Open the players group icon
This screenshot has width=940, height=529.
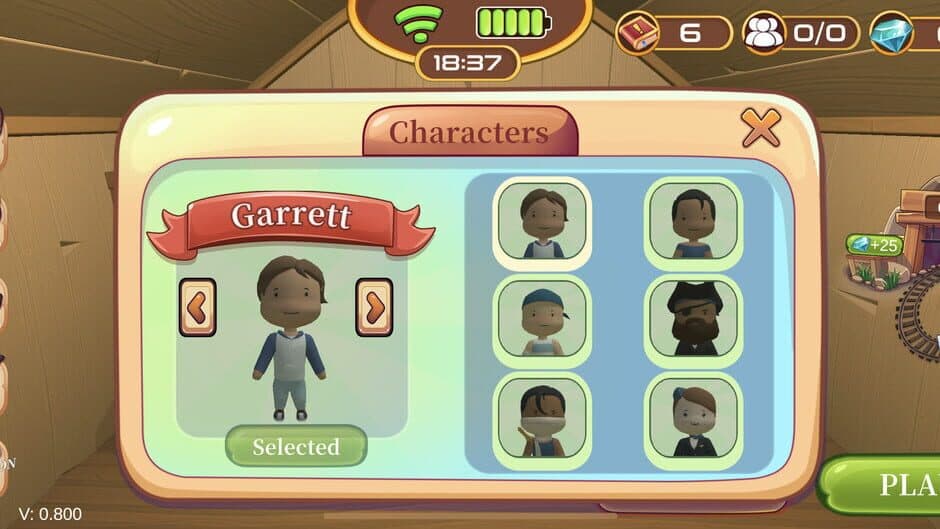pos(765,33)
